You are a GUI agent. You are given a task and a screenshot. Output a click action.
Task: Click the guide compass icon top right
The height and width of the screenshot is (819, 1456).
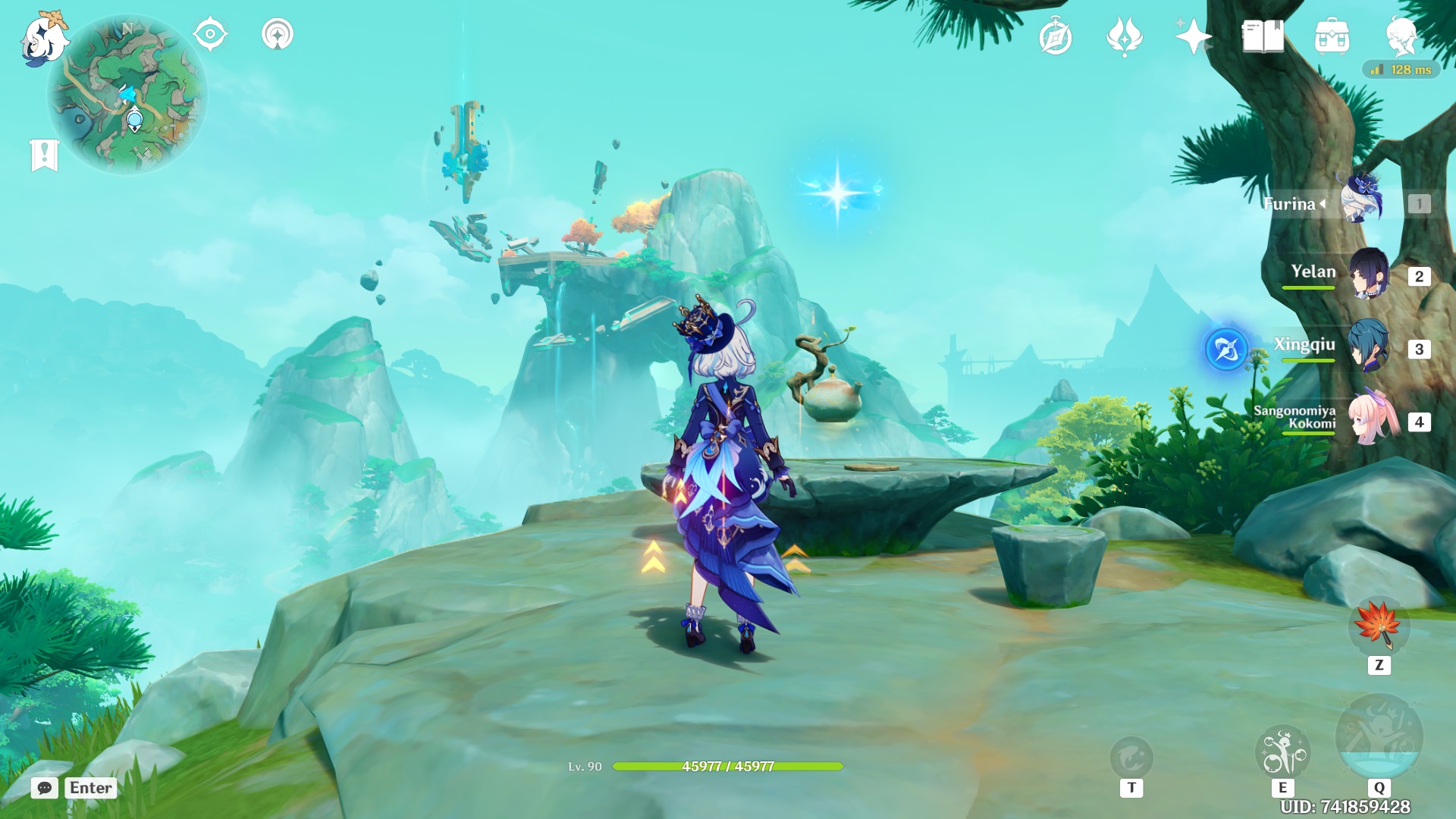pyautogui.click(x=1057, y=34)
